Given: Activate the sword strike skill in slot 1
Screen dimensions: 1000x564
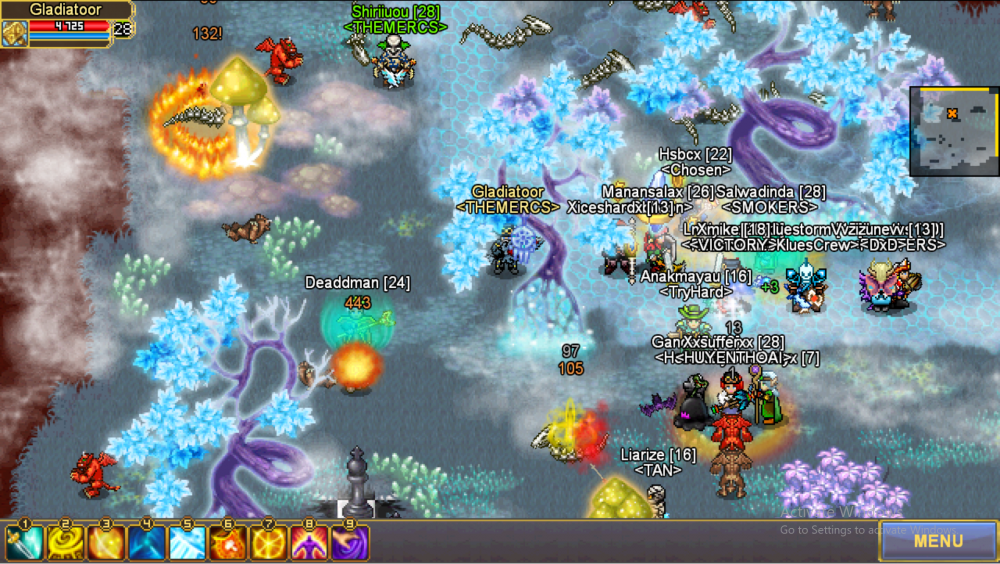Looking at the screenshot, I should (25, 543).
